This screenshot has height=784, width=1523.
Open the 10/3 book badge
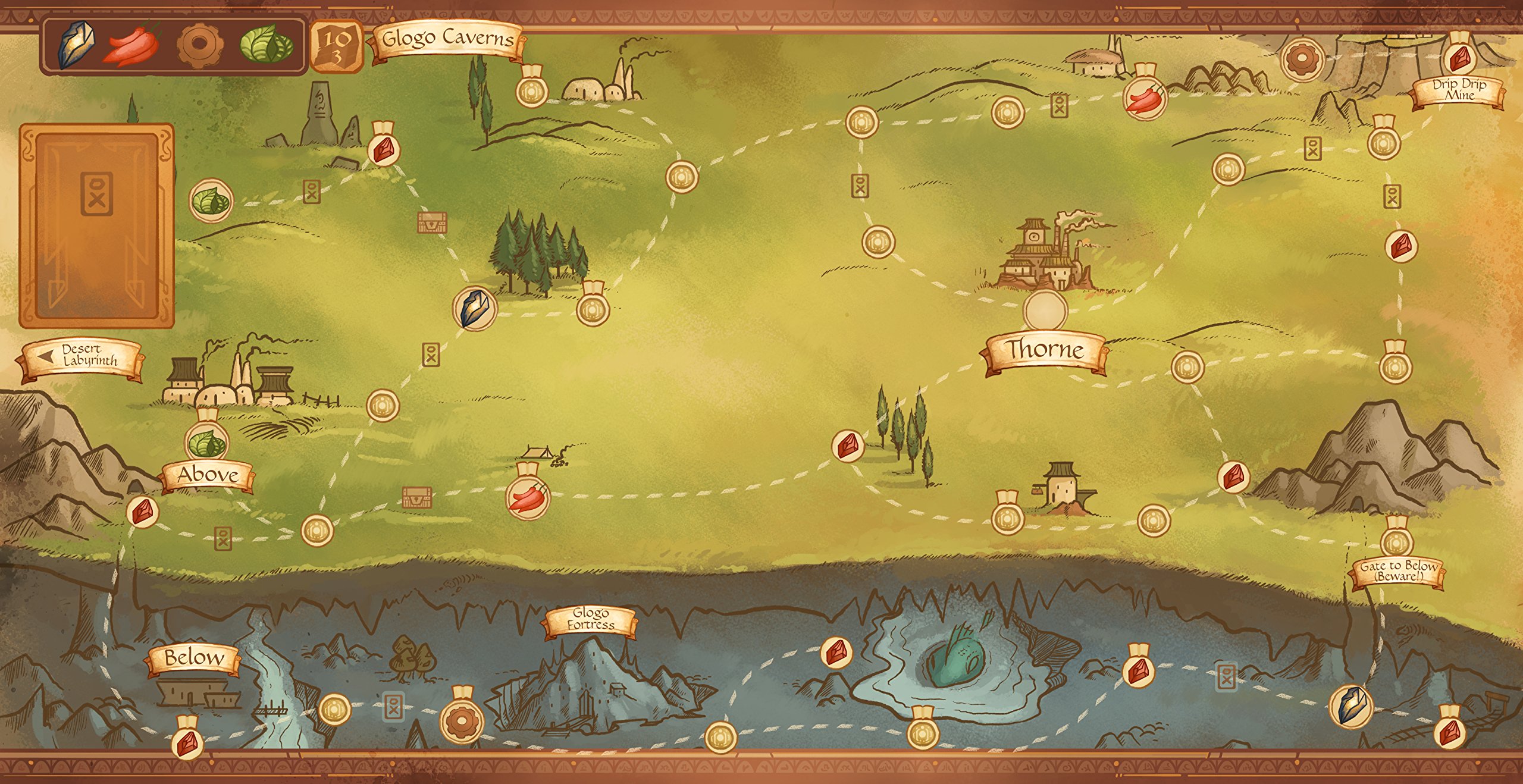click(x=337, y=46)
